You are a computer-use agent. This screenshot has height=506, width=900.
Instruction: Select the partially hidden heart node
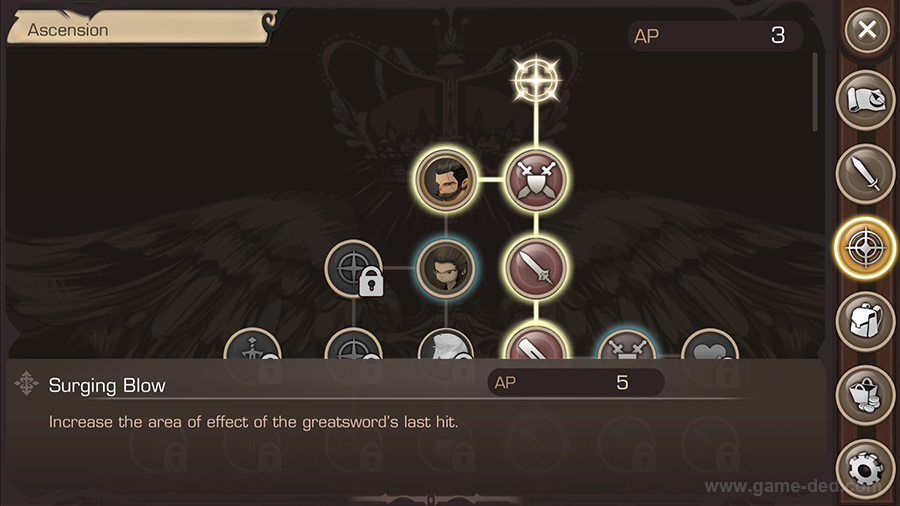tap(710, 345)
